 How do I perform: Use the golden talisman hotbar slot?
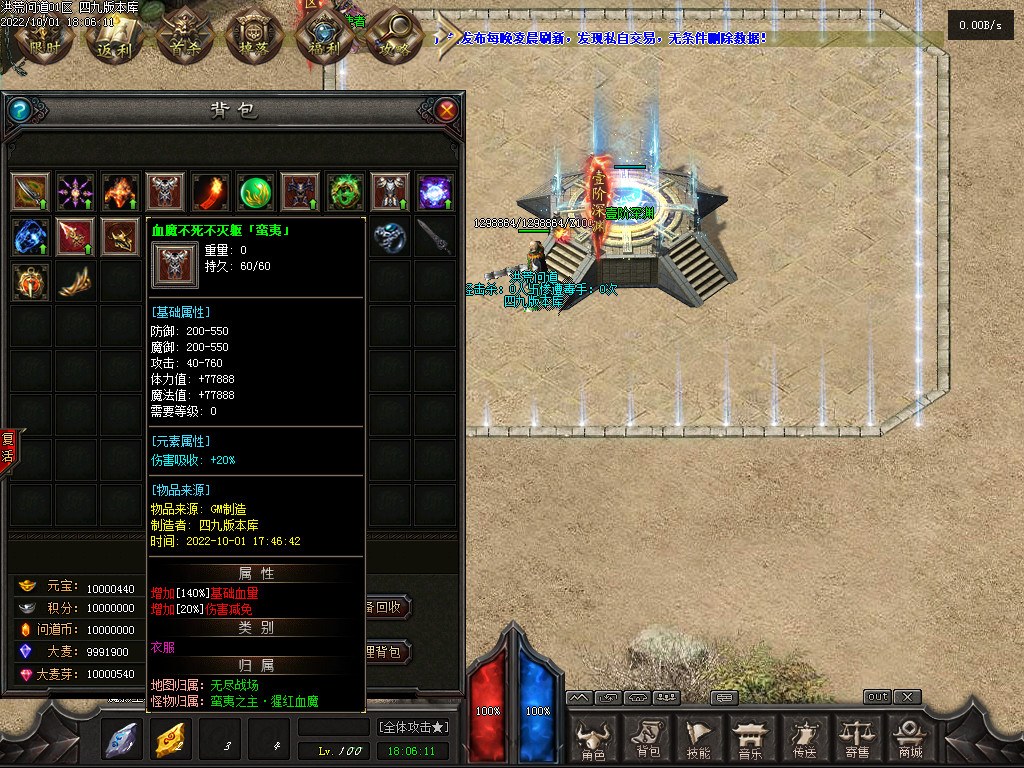click(171, 739)
